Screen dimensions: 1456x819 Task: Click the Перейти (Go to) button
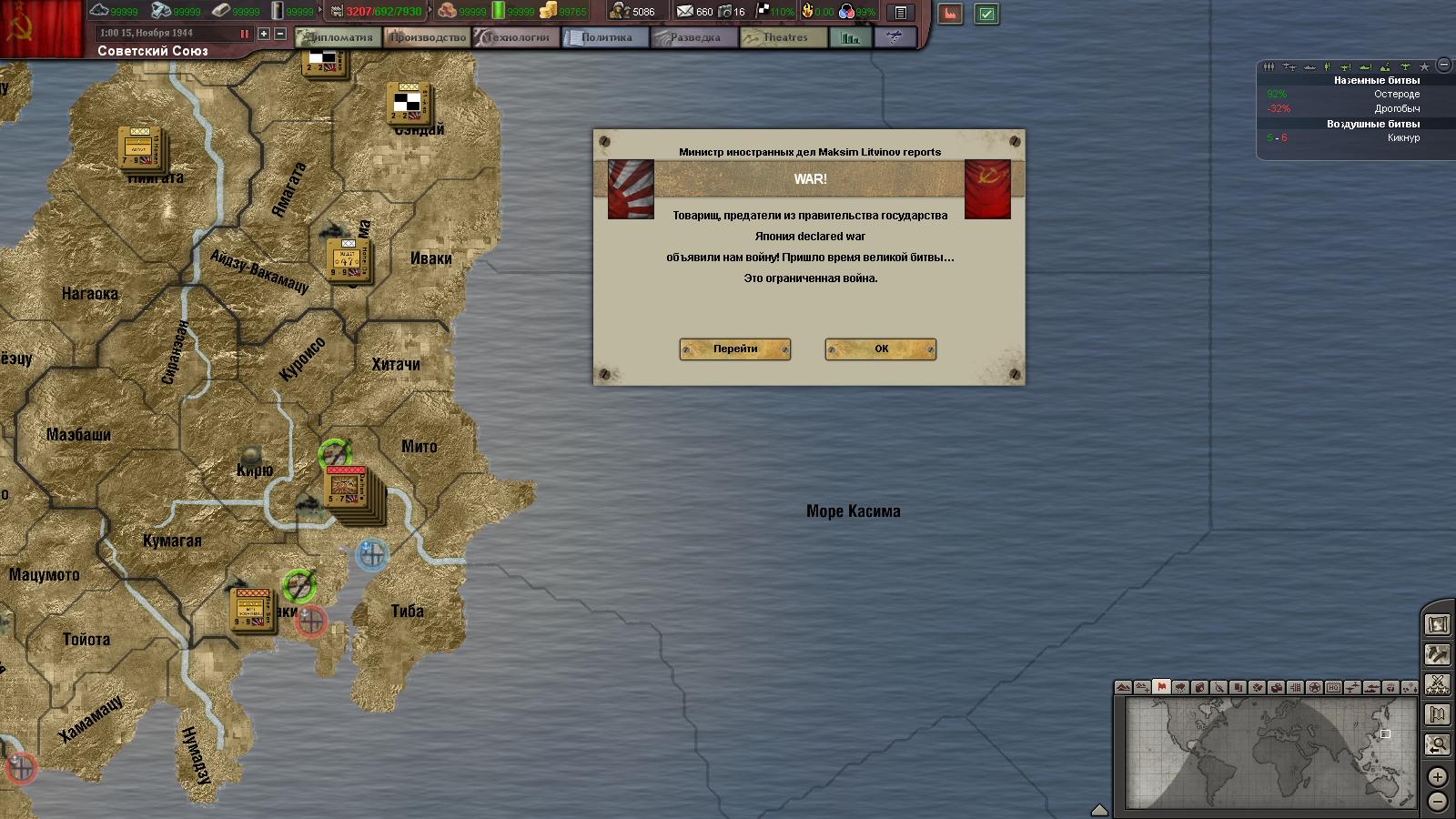[734, 349]
